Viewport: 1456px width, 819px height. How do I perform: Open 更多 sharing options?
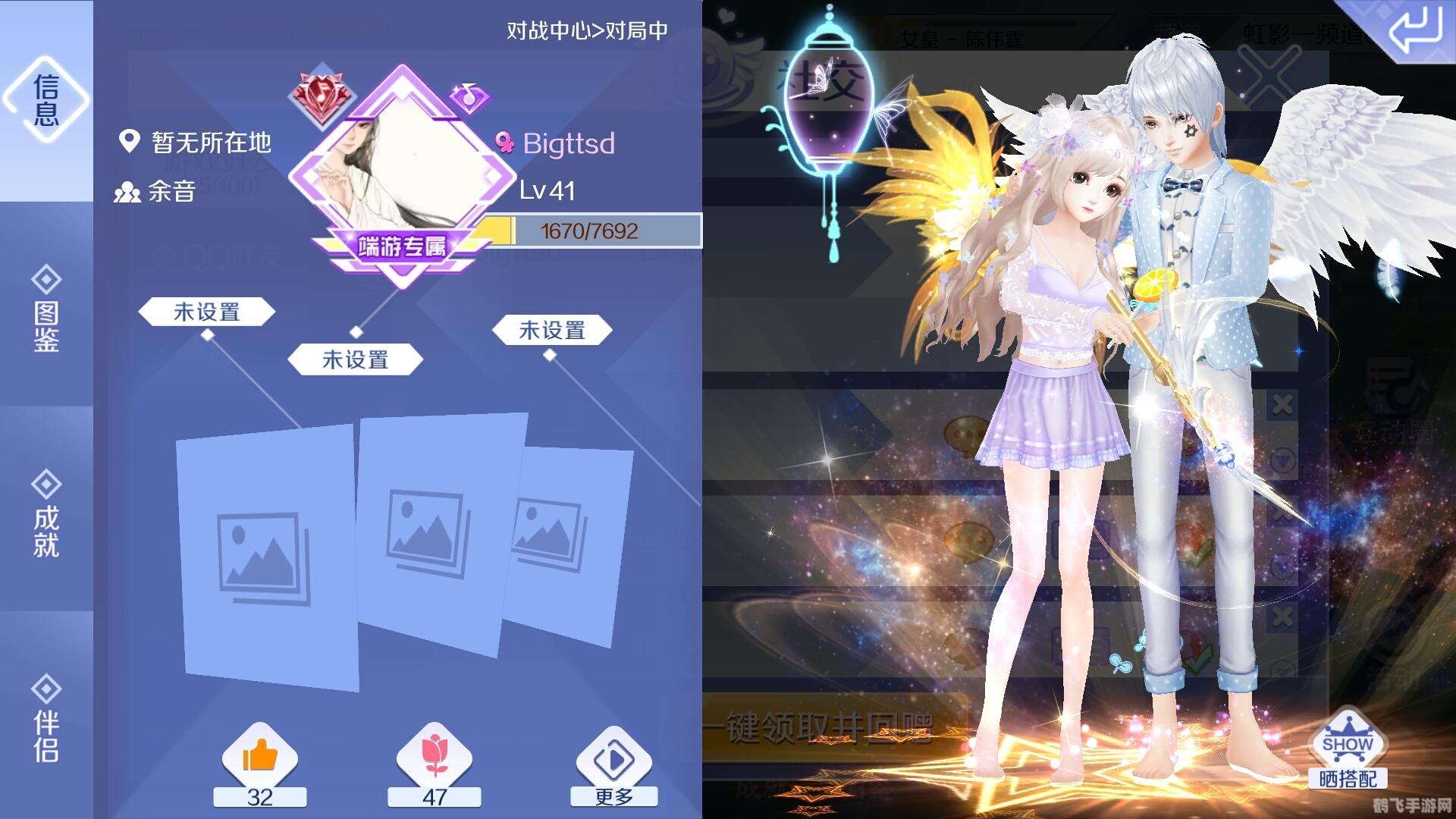click(614, 758)
